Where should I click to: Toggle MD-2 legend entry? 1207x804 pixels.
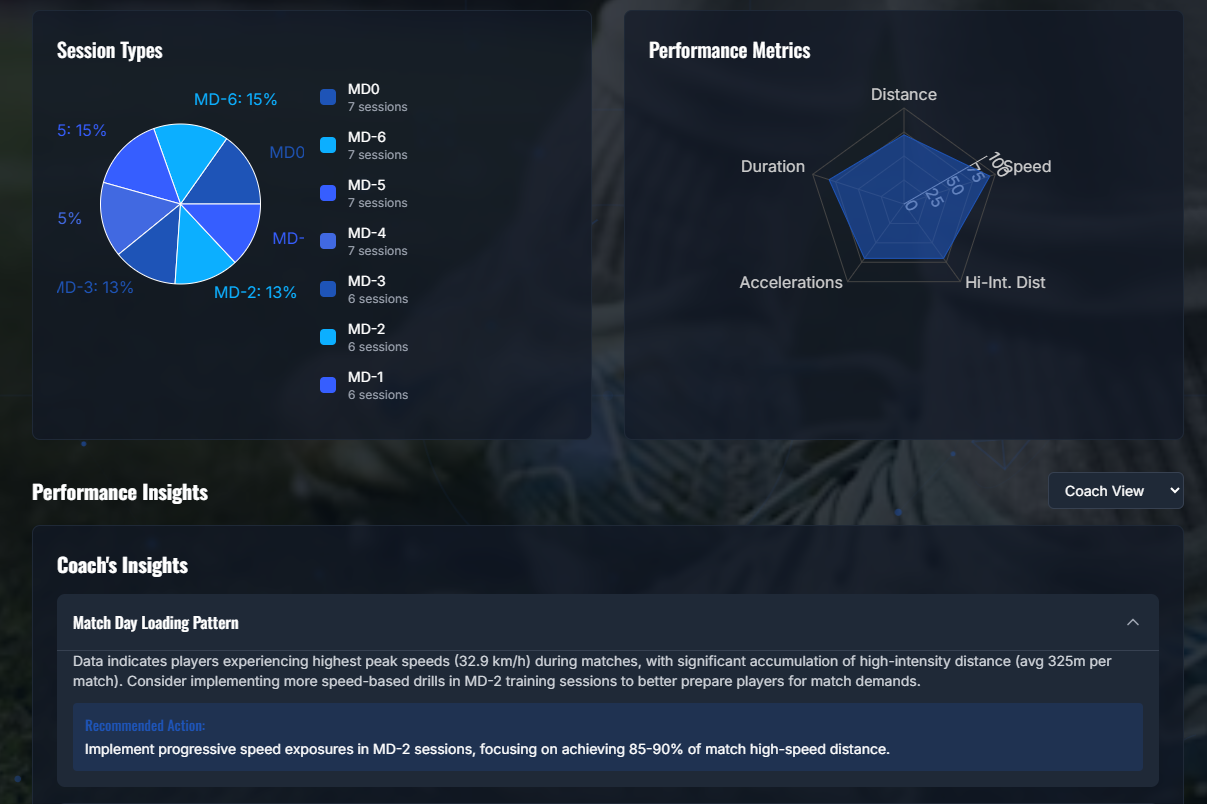[365, 337]
